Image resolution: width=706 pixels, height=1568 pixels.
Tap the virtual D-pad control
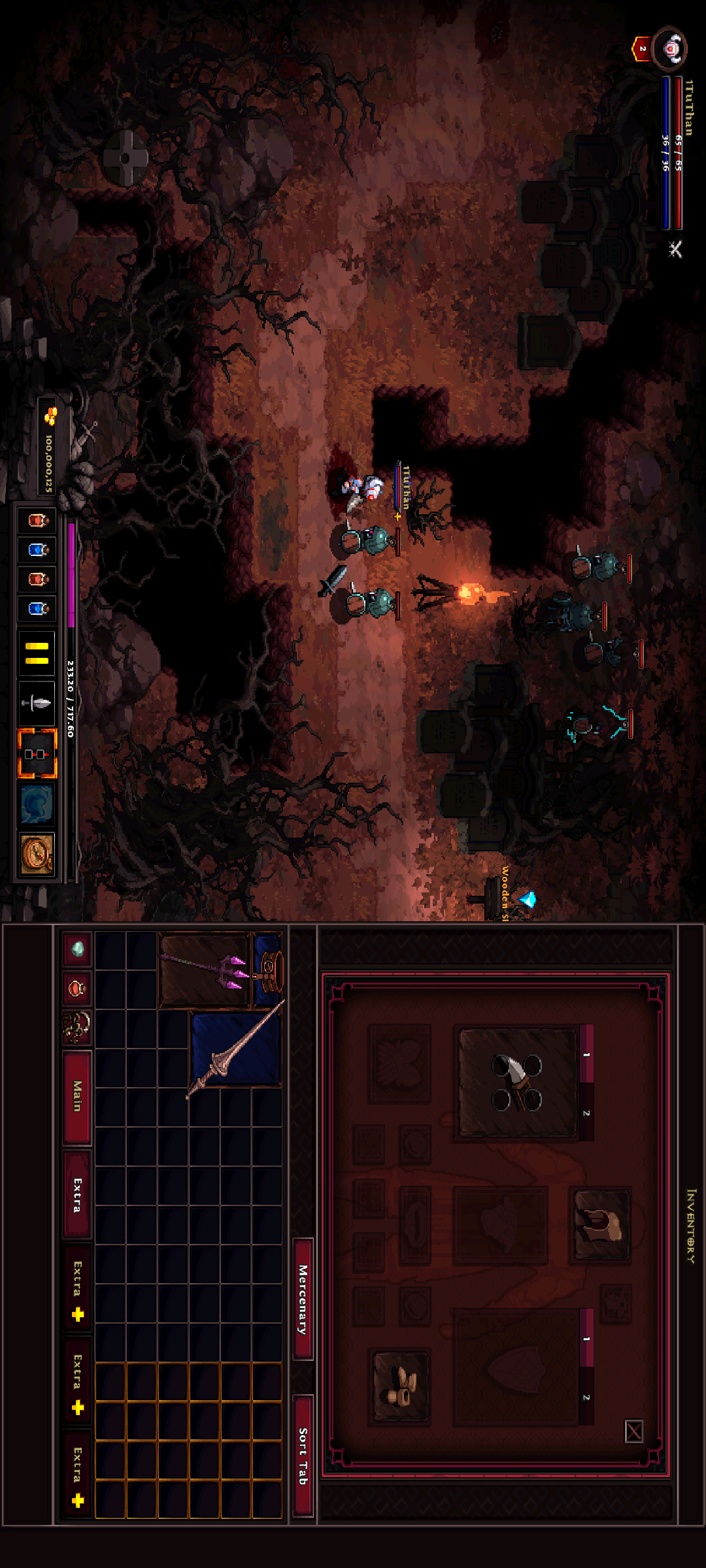coord(126,157)
